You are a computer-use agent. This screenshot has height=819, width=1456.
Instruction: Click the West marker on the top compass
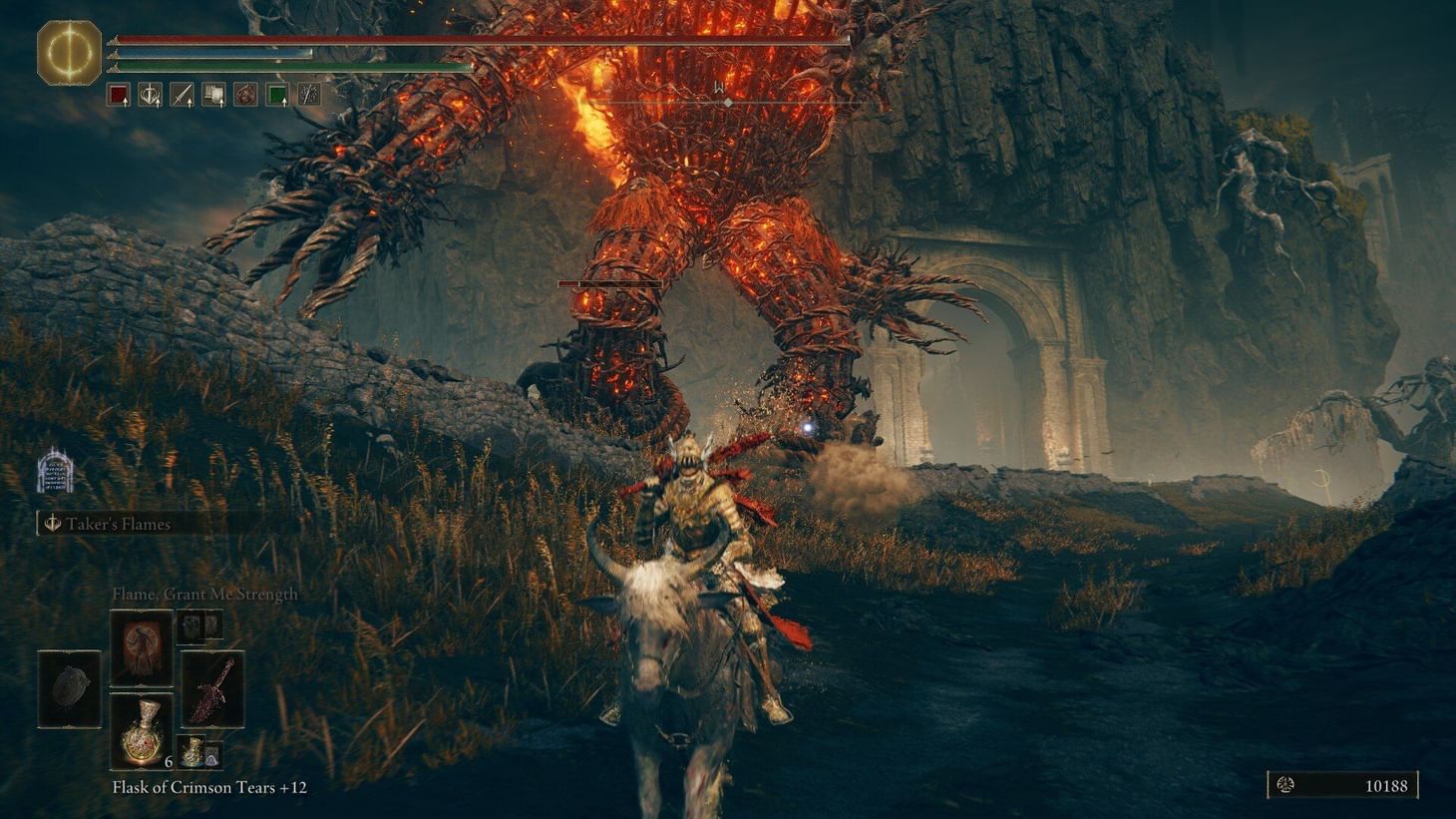[x=716, y=87]
